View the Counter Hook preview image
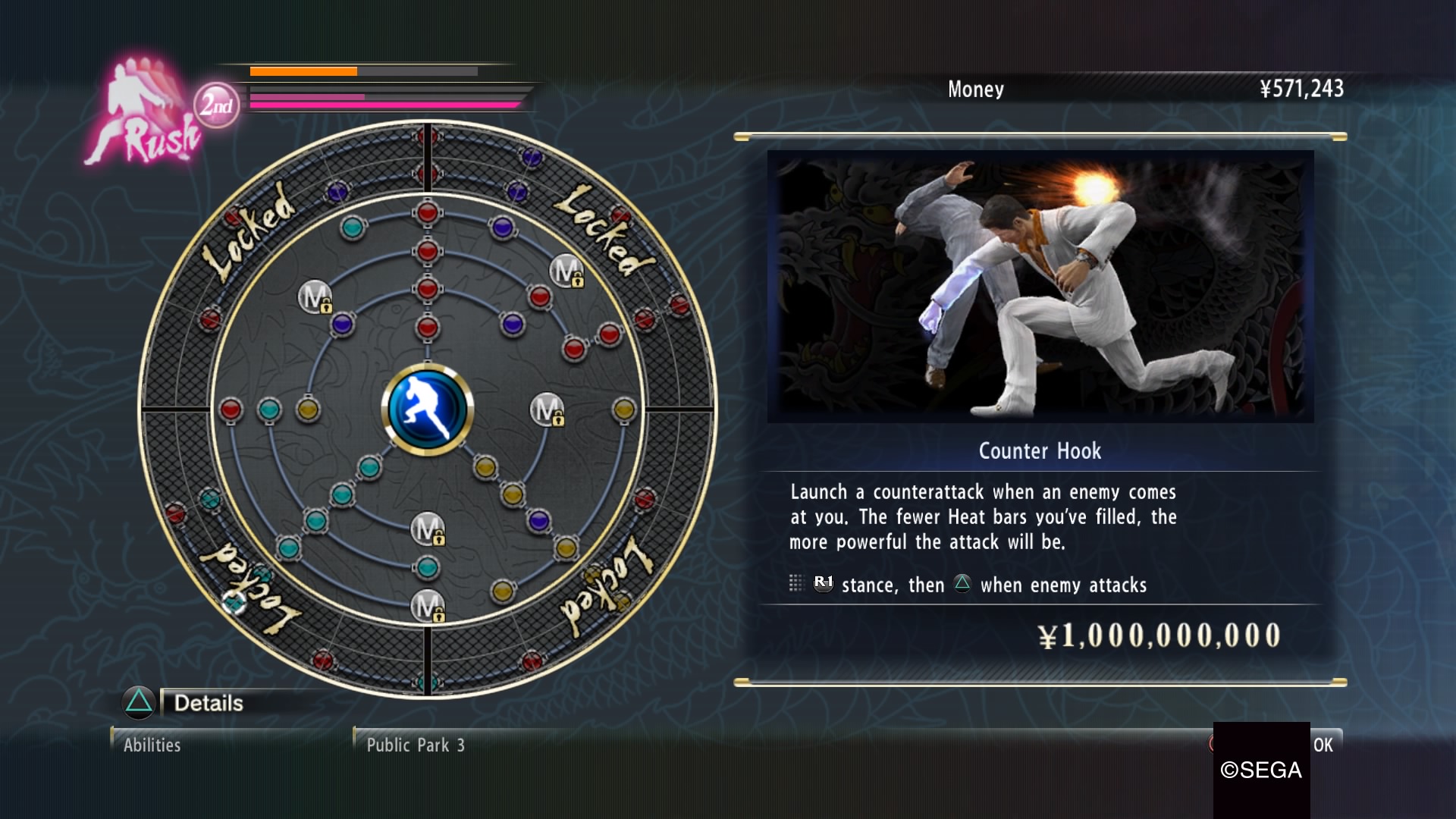The image size is (1456, 819). (x=1040, y=287)
